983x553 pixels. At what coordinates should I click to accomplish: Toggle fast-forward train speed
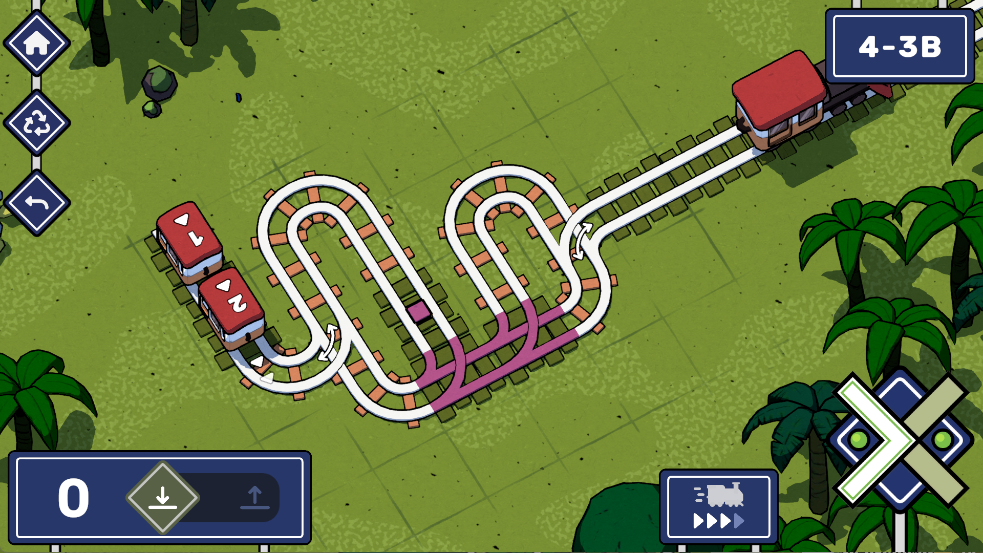pyautogui.click(x=718, y=506)
